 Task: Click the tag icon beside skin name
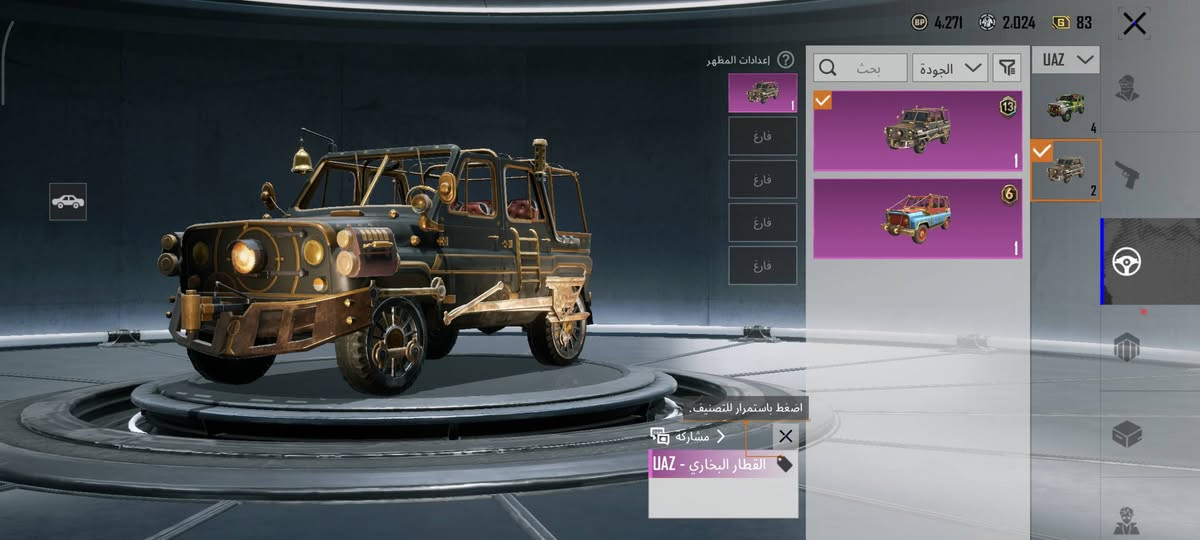pos(784,464)
